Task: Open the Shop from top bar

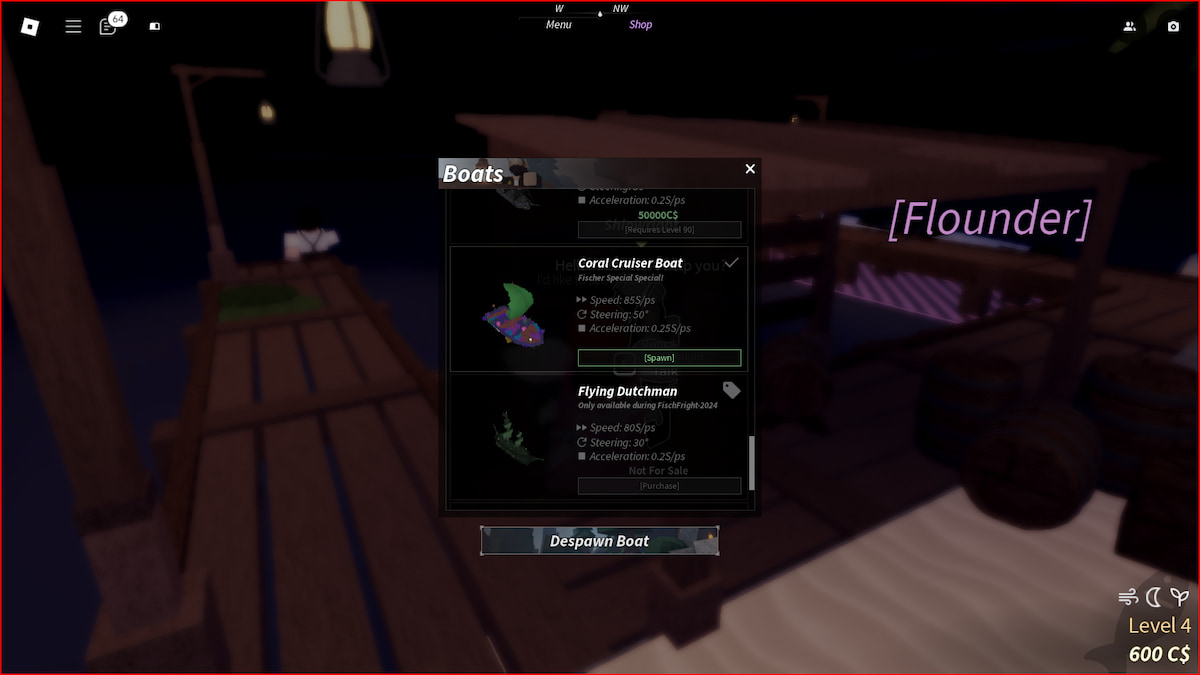Action: click(640, 25)
